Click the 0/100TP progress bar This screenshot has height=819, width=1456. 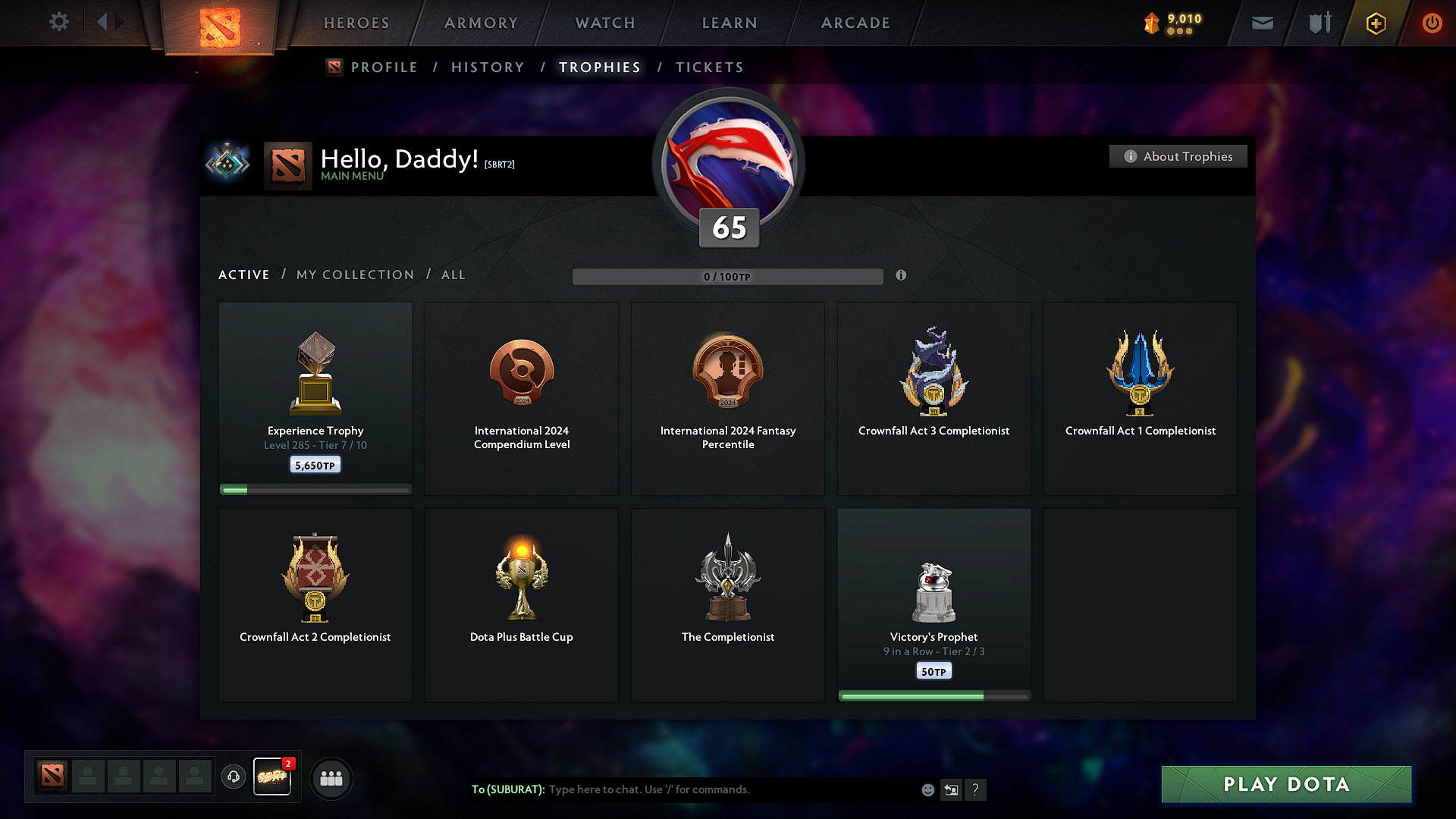point(728,277)
